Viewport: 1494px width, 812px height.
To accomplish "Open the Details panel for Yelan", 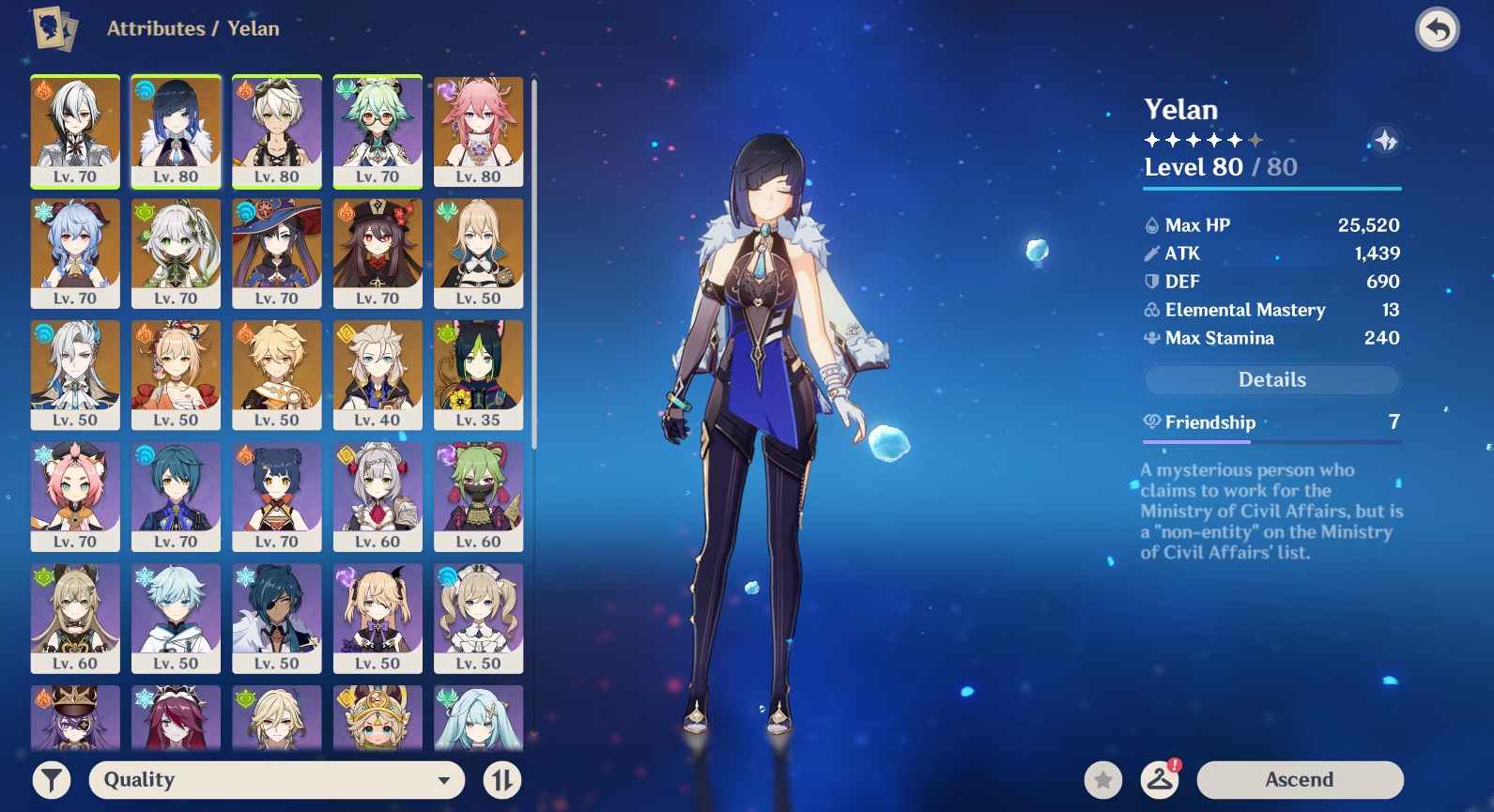I will (1271, 379).
